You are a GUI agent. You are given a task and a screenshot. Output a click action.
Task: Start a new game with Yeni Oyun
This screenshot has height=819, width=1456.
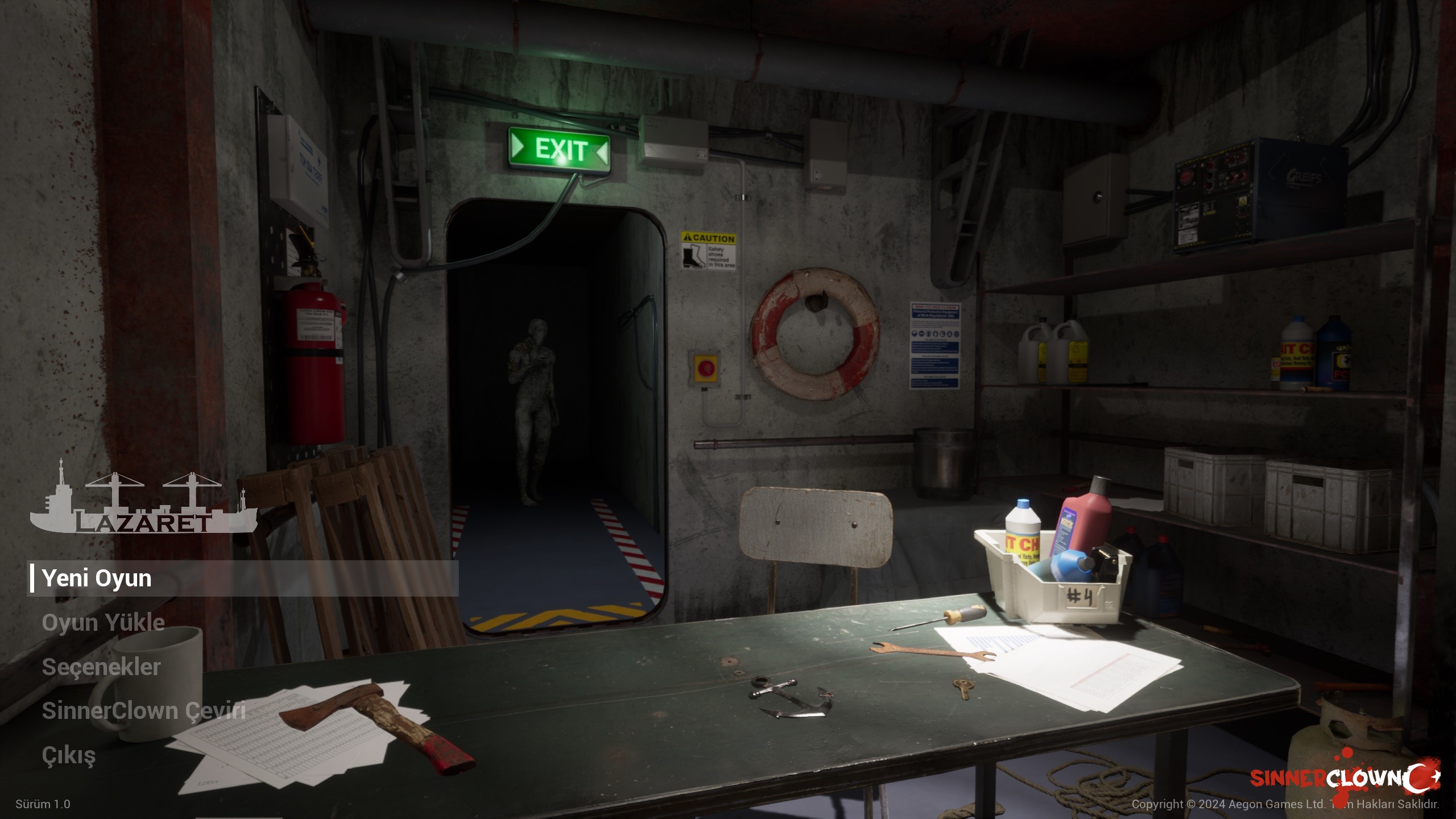97,578
